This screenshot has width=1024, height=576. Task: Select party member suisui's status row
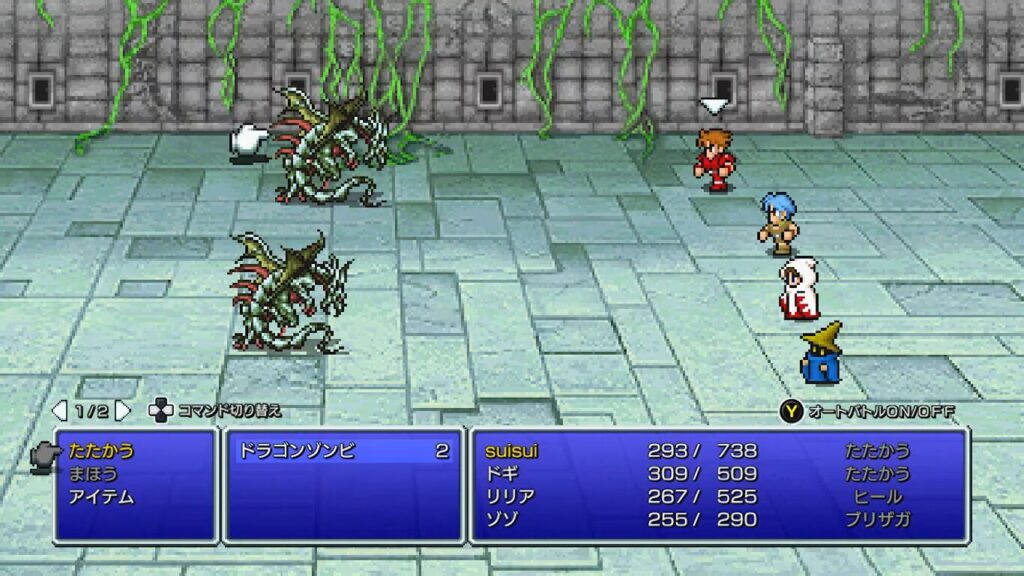coord(510,452)
